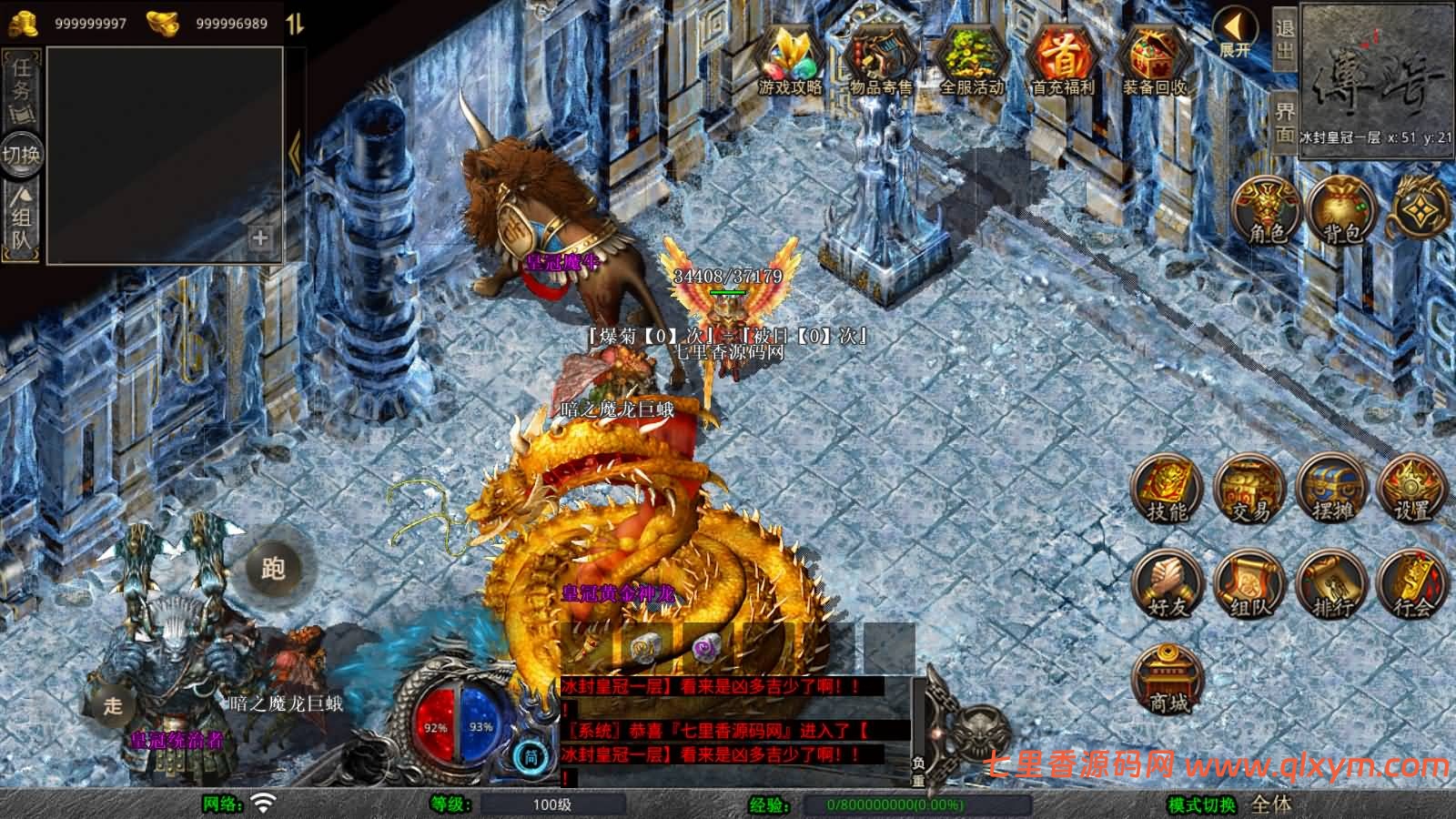
Task: Open 装备回收 equipment recycling
Action: point(1154,60)
